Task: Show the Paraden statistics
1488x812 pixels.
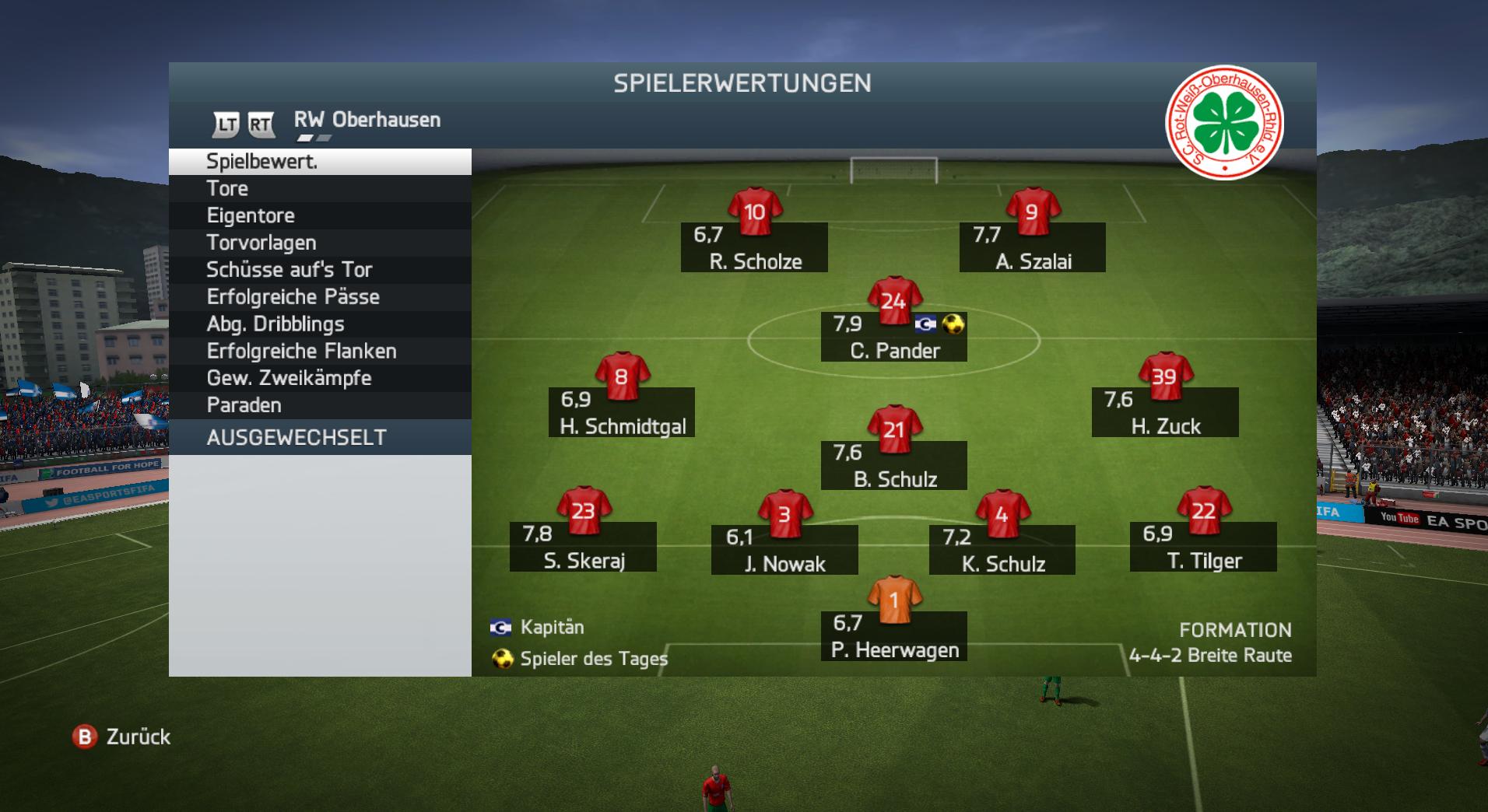Action: pos(319,405)
